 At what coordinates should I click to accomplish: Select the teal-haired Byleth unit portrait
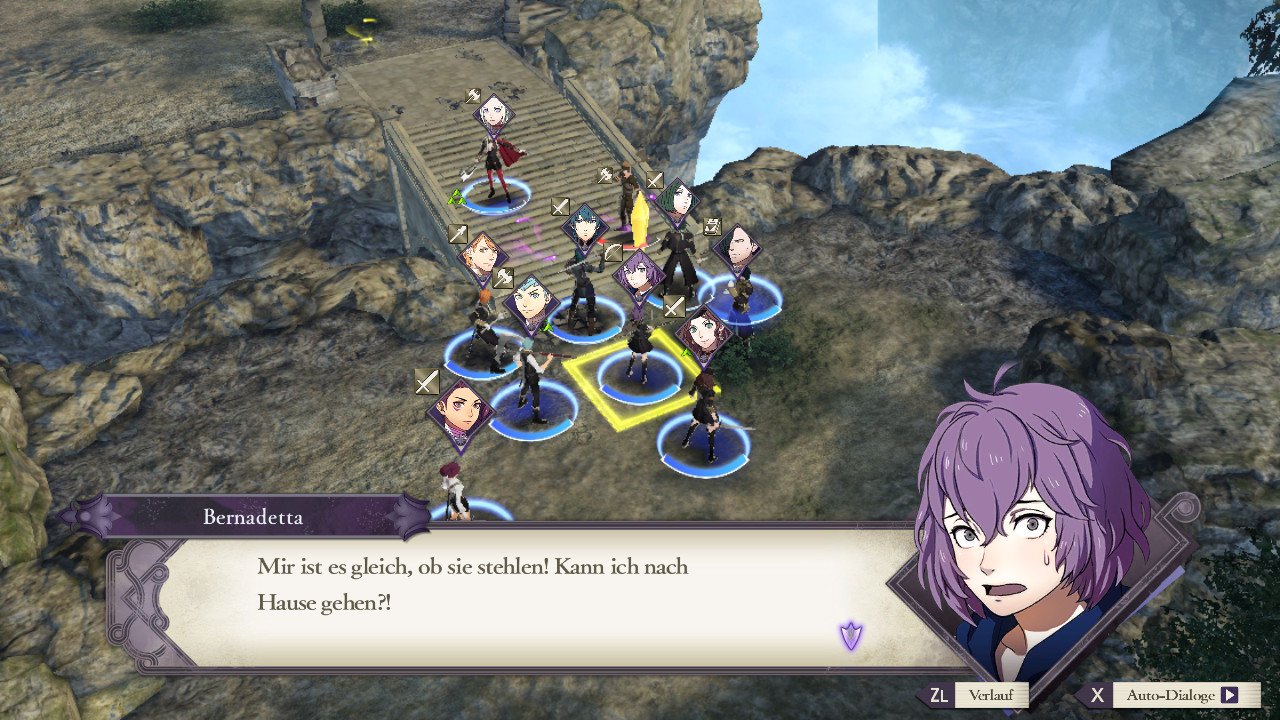(585, 228)
